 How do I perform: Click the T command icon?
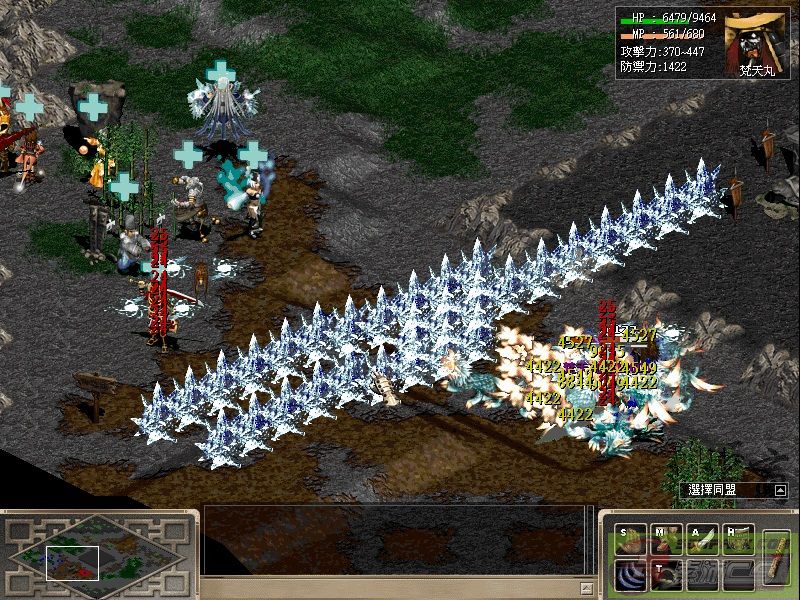(x=667, y=577)
